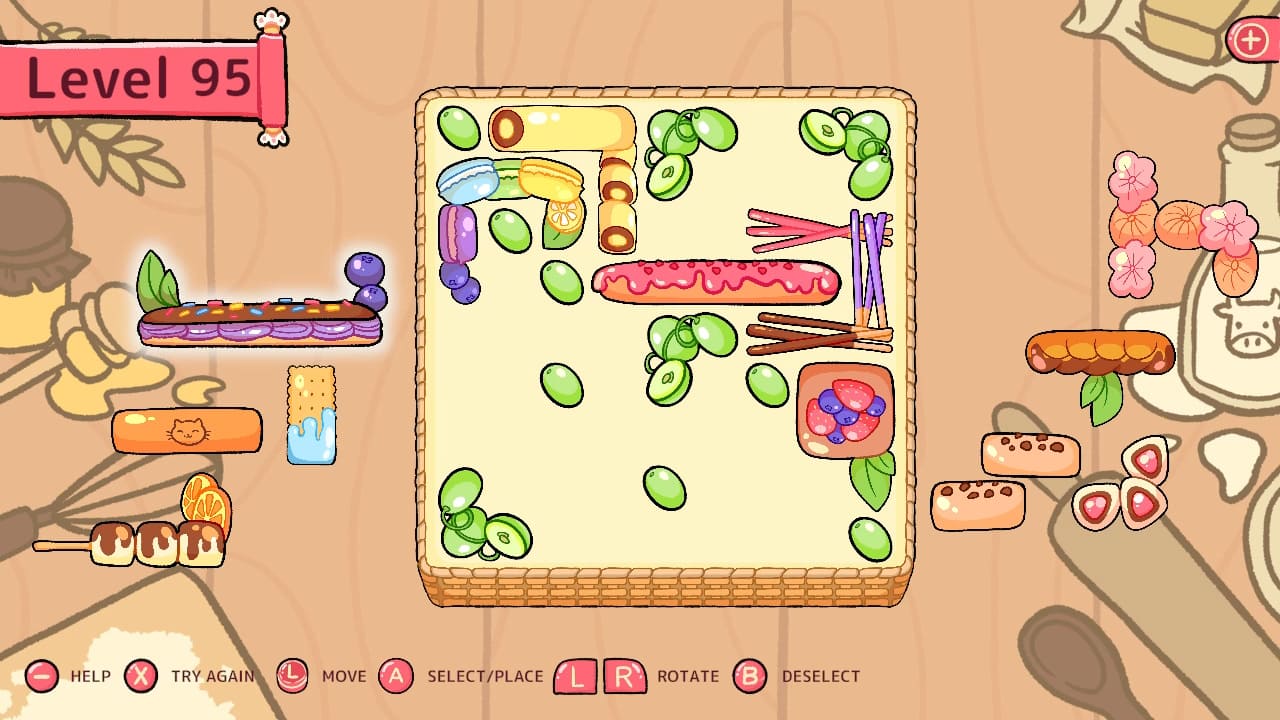Screen dimensions: 1280x720
Task: Click the pink frosted eclair inside the basket
Action: [x=715, y=283]
